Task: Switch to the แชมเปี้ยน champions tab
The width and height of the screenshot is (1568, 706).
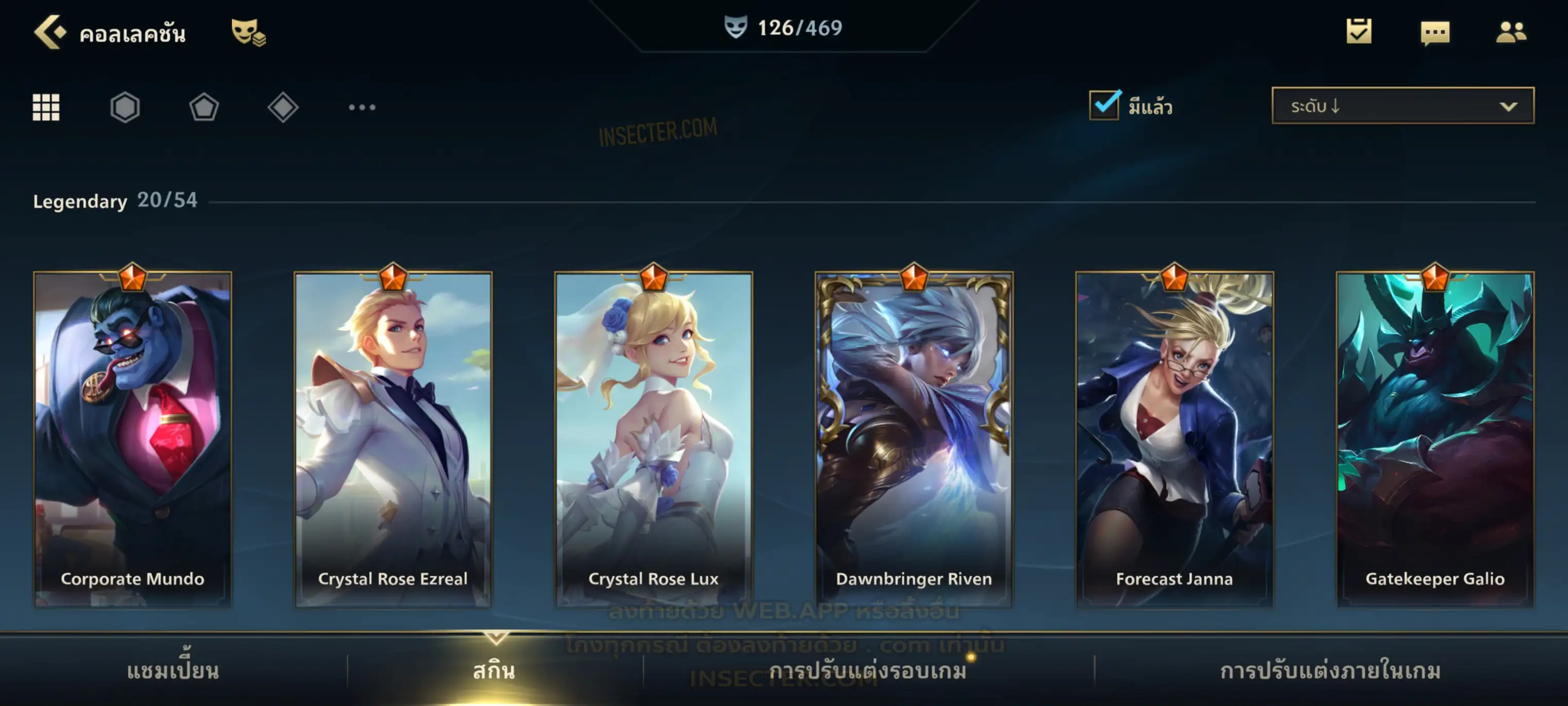Action: click(173, 671)
